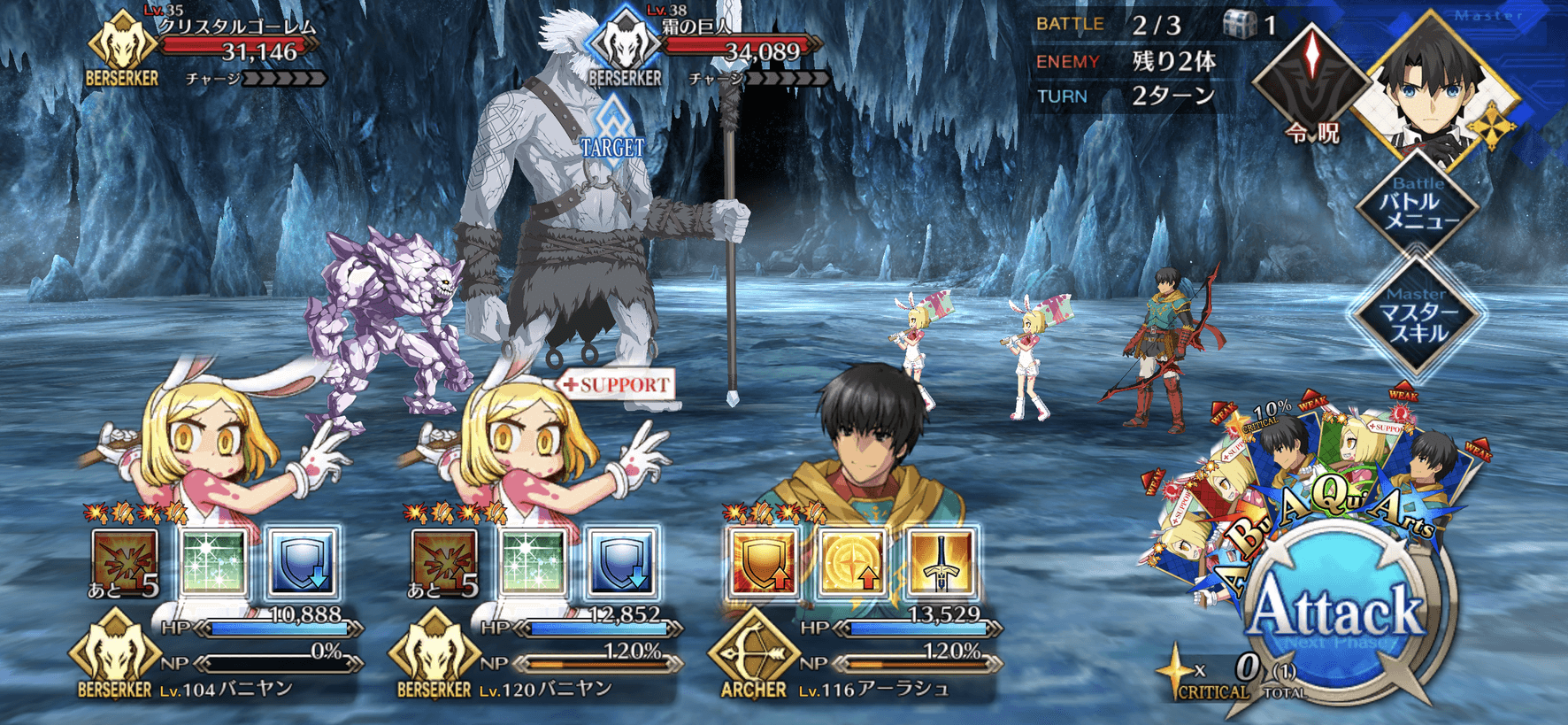1568x725 pixels.
Task: Use support Bunyan's green sparkle skill
Action: [534, 561]
